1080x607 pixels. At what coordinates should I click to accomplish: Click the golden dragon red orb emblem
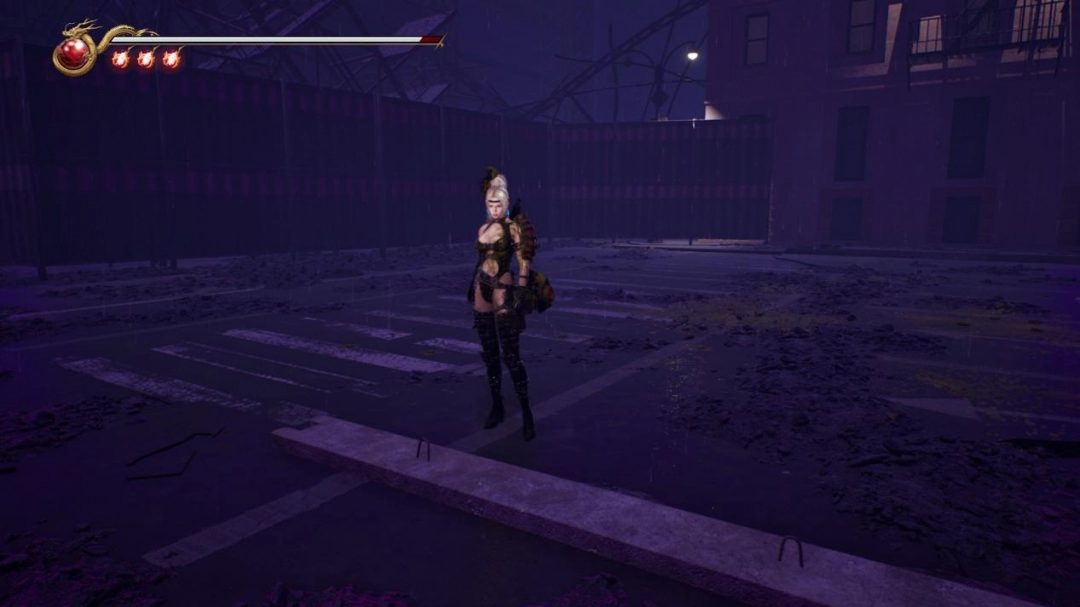tap(73, 52)
